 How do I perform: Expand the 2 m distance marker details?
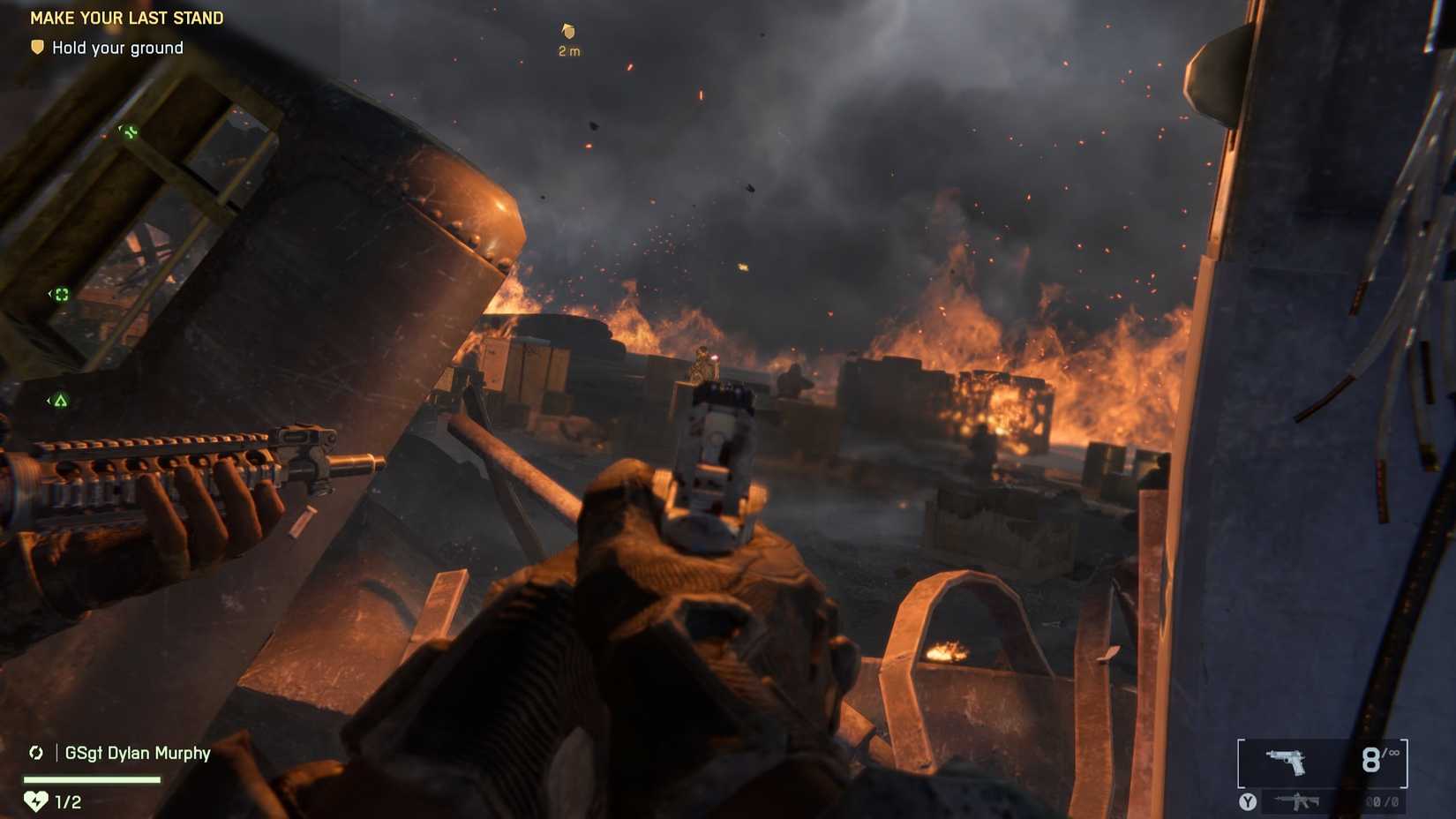569,50
